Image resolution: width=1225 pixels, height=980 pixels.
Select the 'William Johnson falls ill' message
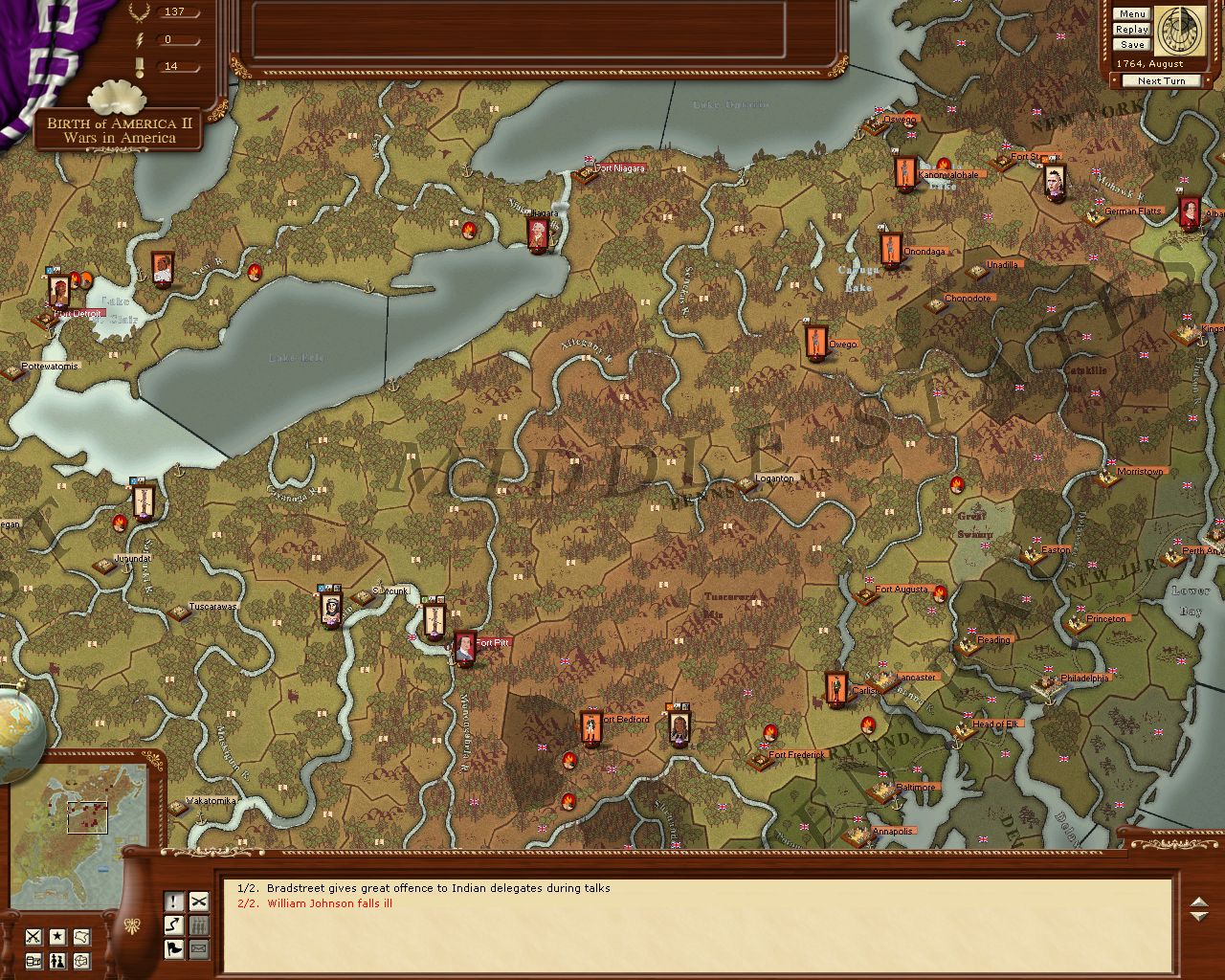[x=329, y=903]
